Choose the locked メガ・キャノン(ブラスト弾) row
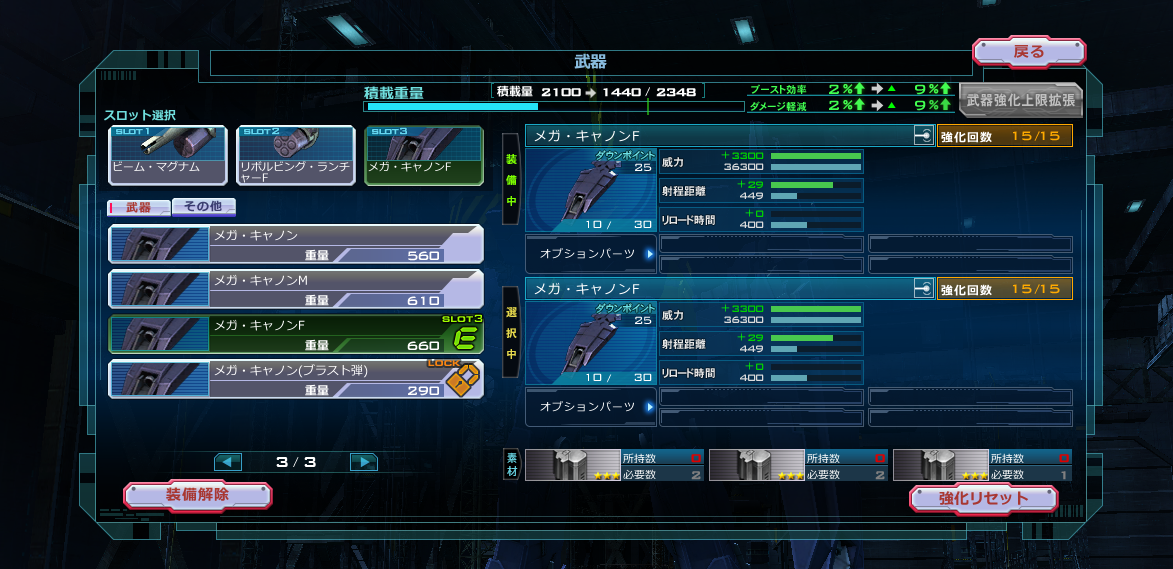Image resolution: width=1173 pixels, height=569 pixels. click(295, 380)
